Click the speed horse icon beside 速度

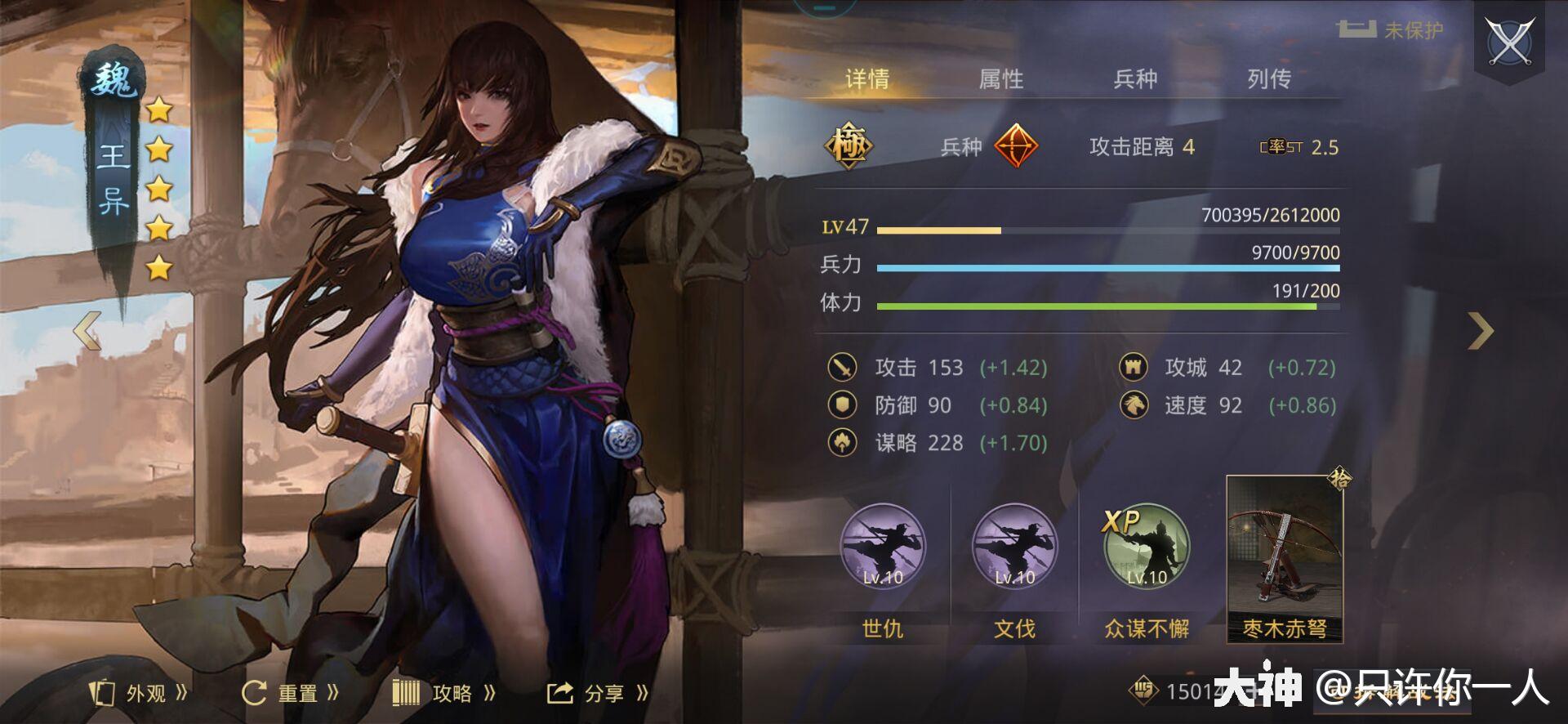1134,405
